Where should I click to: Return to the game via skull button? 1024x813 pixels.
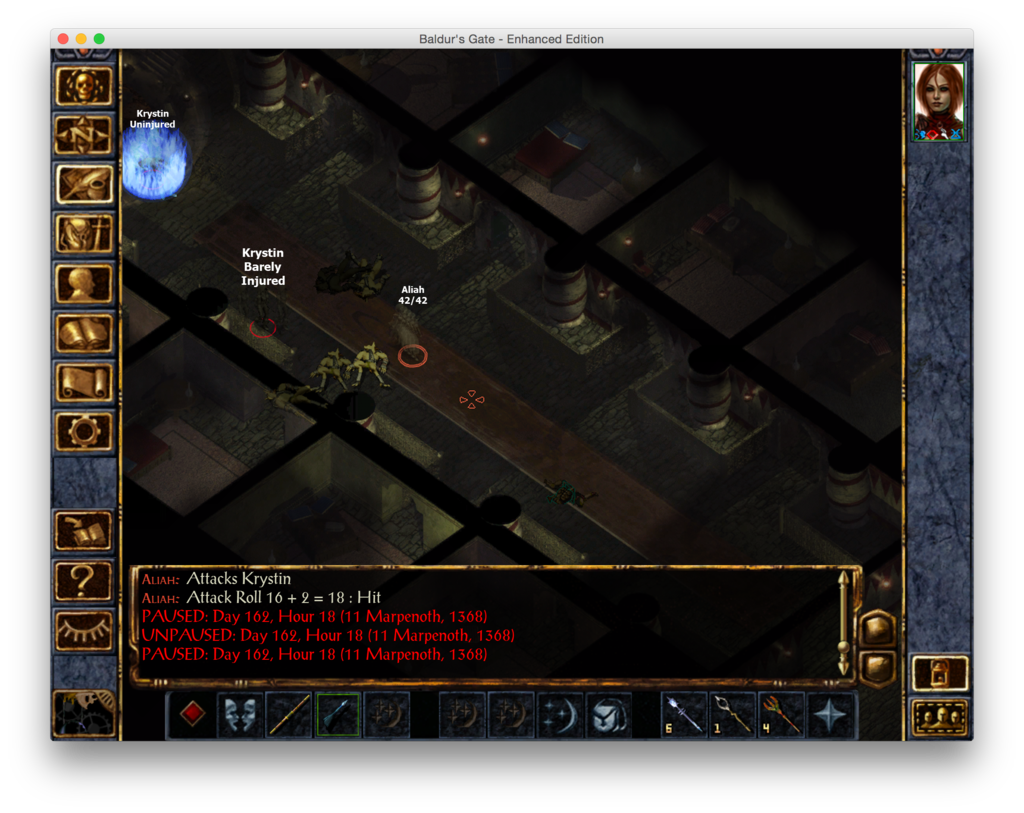(x=84, y=86)
